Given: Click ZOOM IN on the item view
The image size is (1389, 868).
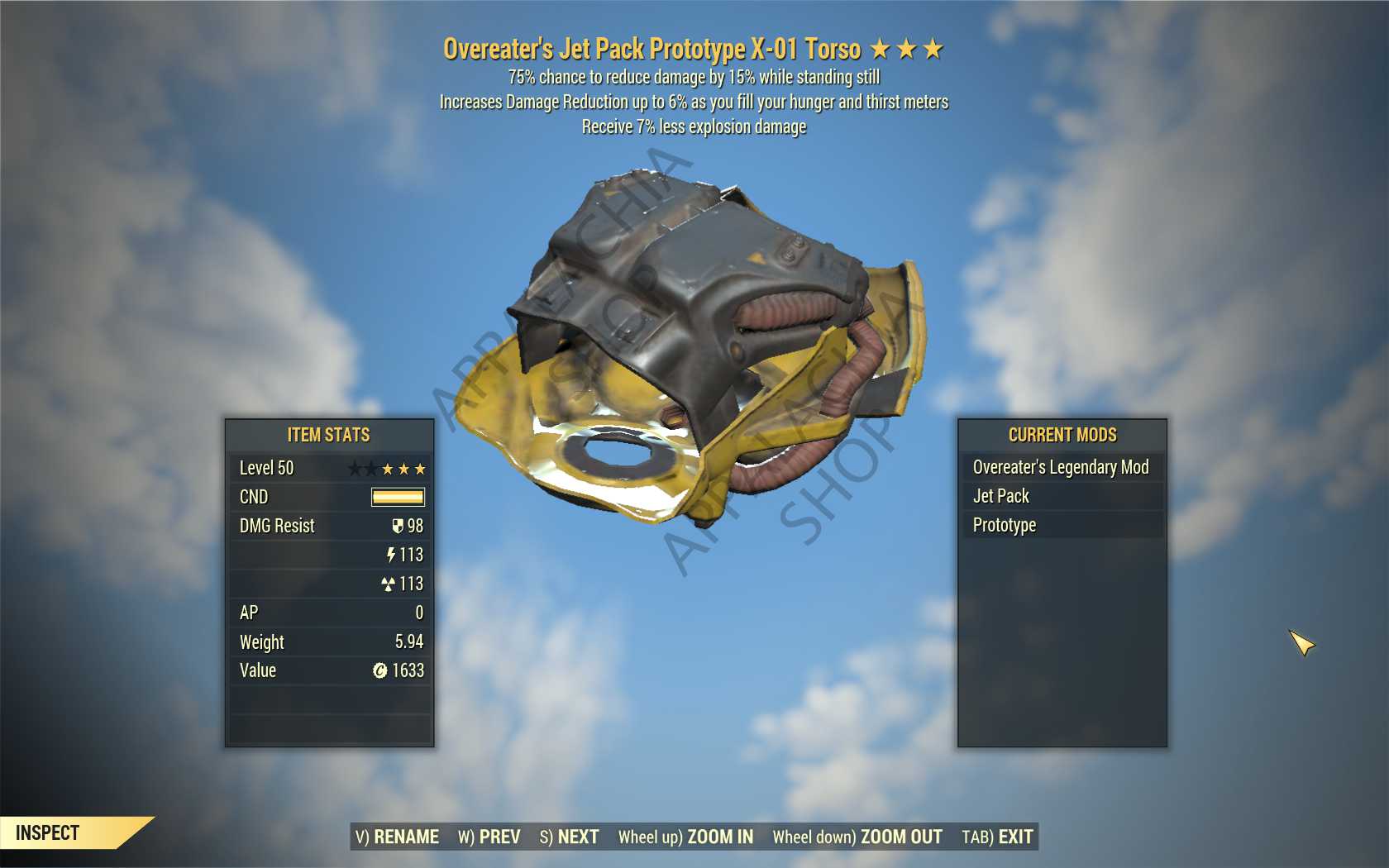Looking at the screenshot, I should [685, 837].
